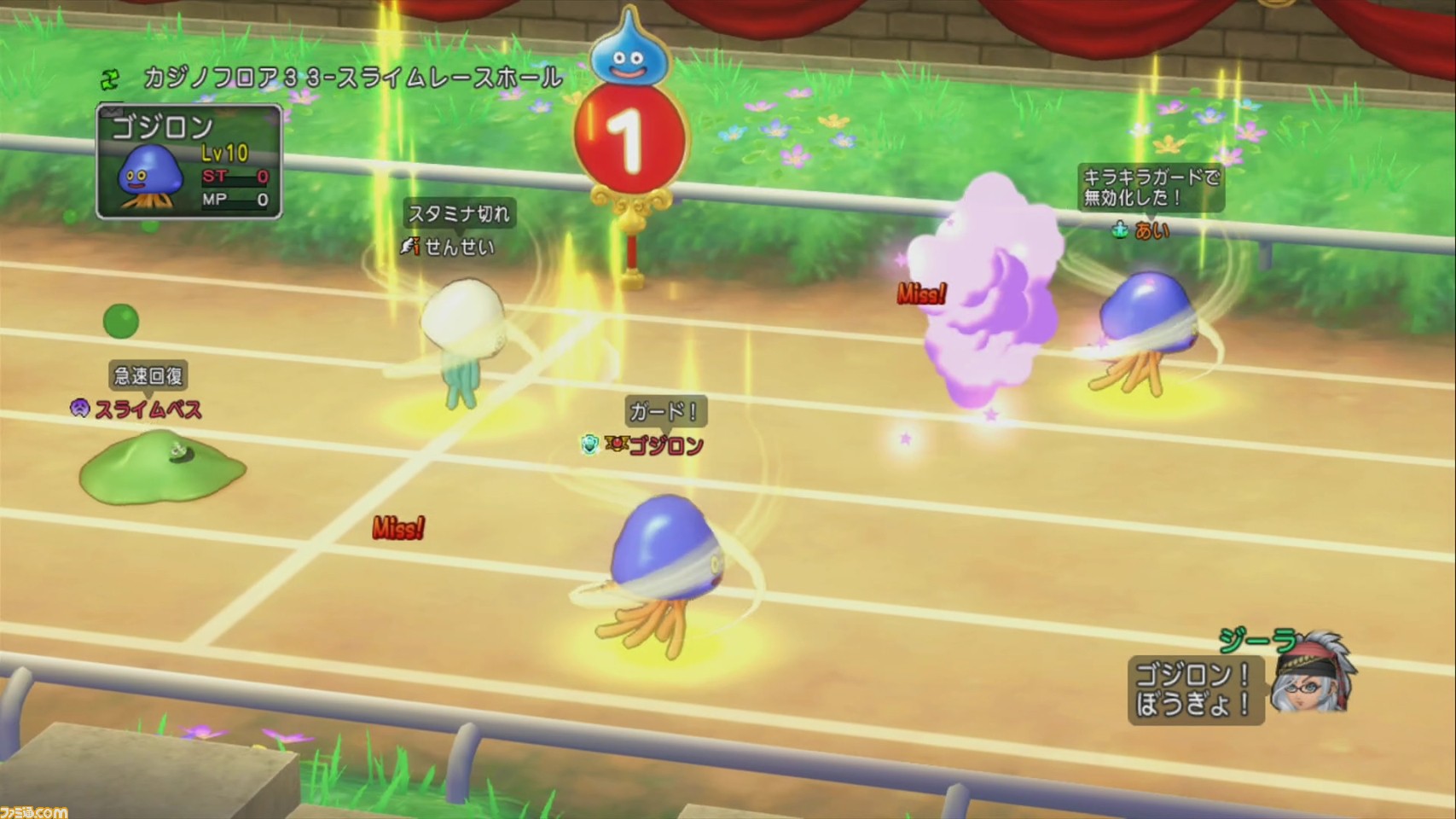The width and height of the screenshot is (1456, 819).
Task: Open the キラキラガードで無効化した！ message bubble
Action: pyautogui.click(x=1150, y=186)
